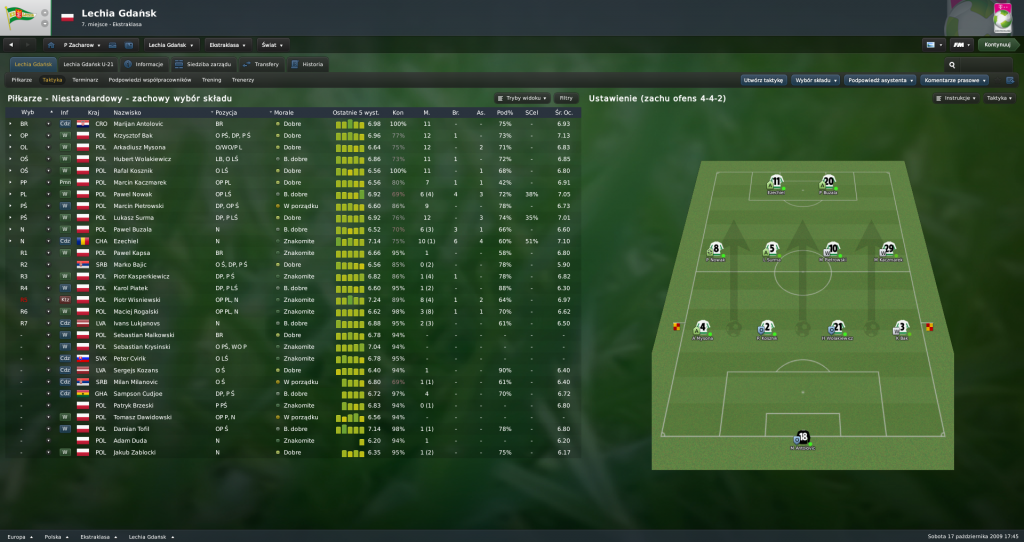
Task: Expand the Wybór składu dropdown
Action: click(815, 79)
